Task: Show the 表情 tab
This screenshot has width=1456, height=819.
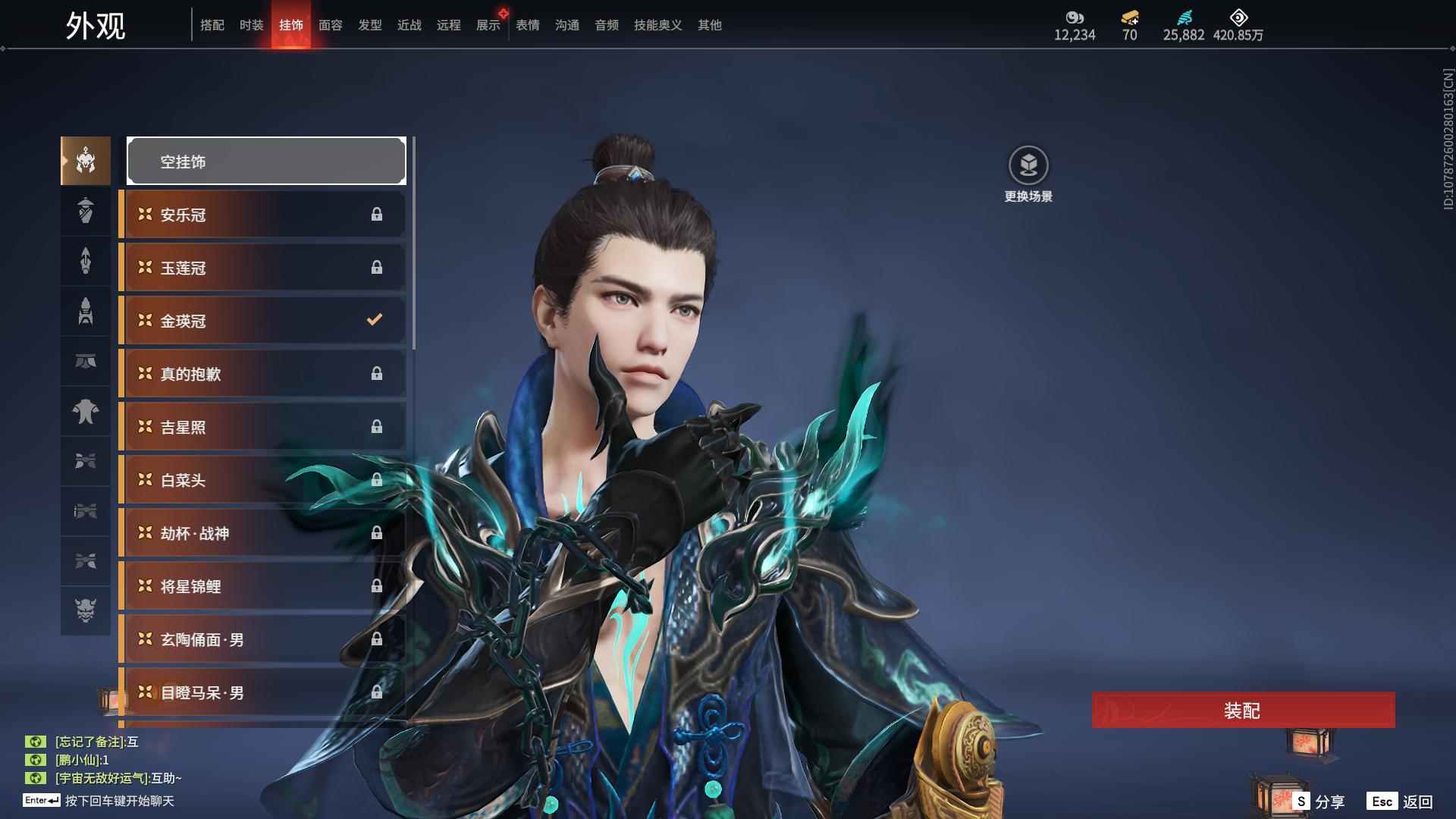Action: click(527, 25)
